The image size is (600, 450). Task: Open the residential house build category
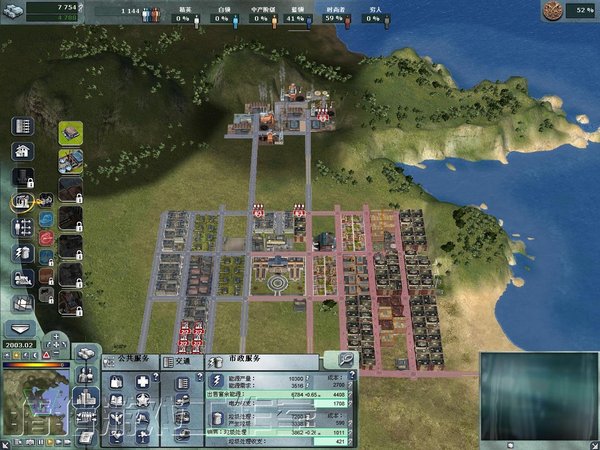22,152
